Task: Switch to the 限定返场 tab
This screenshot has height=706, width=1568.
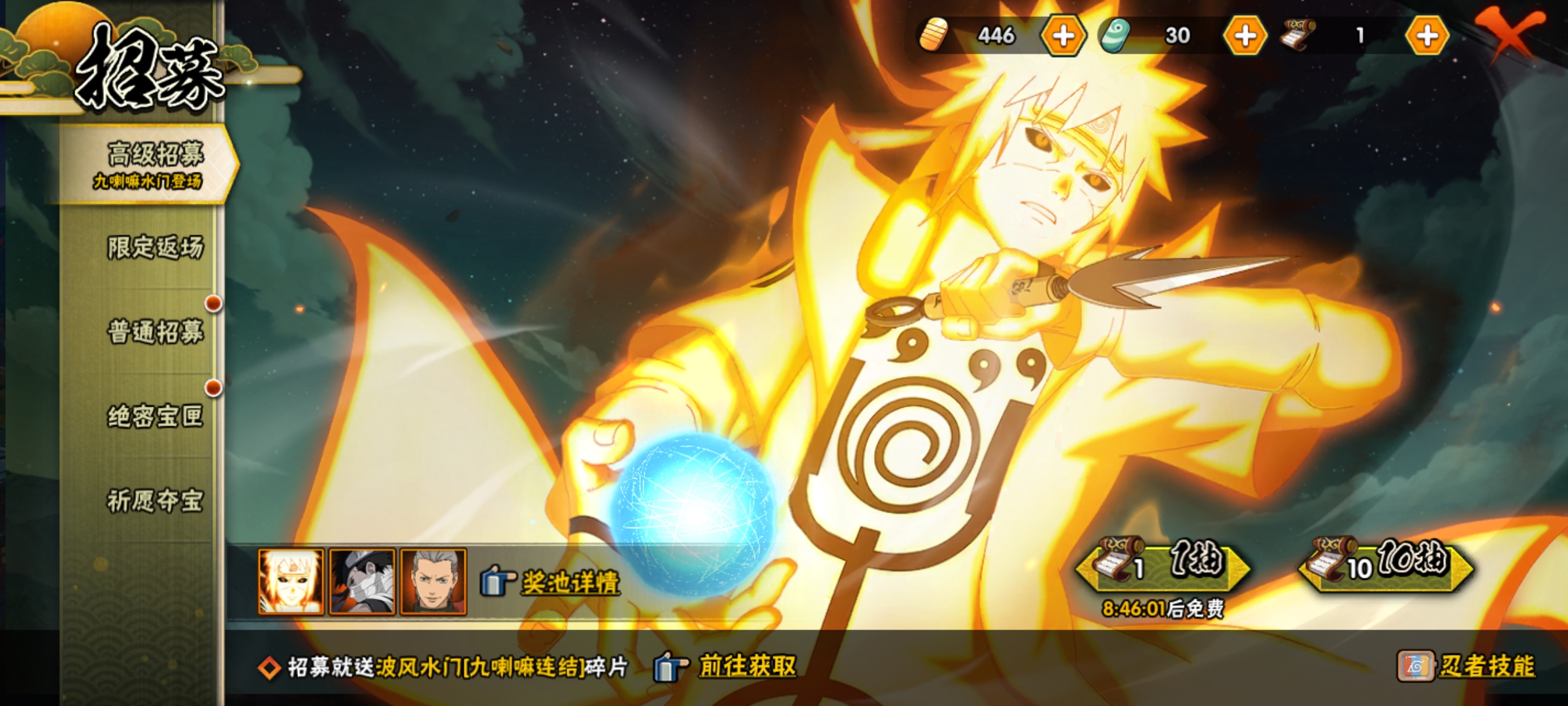Action: click(155, 248)
